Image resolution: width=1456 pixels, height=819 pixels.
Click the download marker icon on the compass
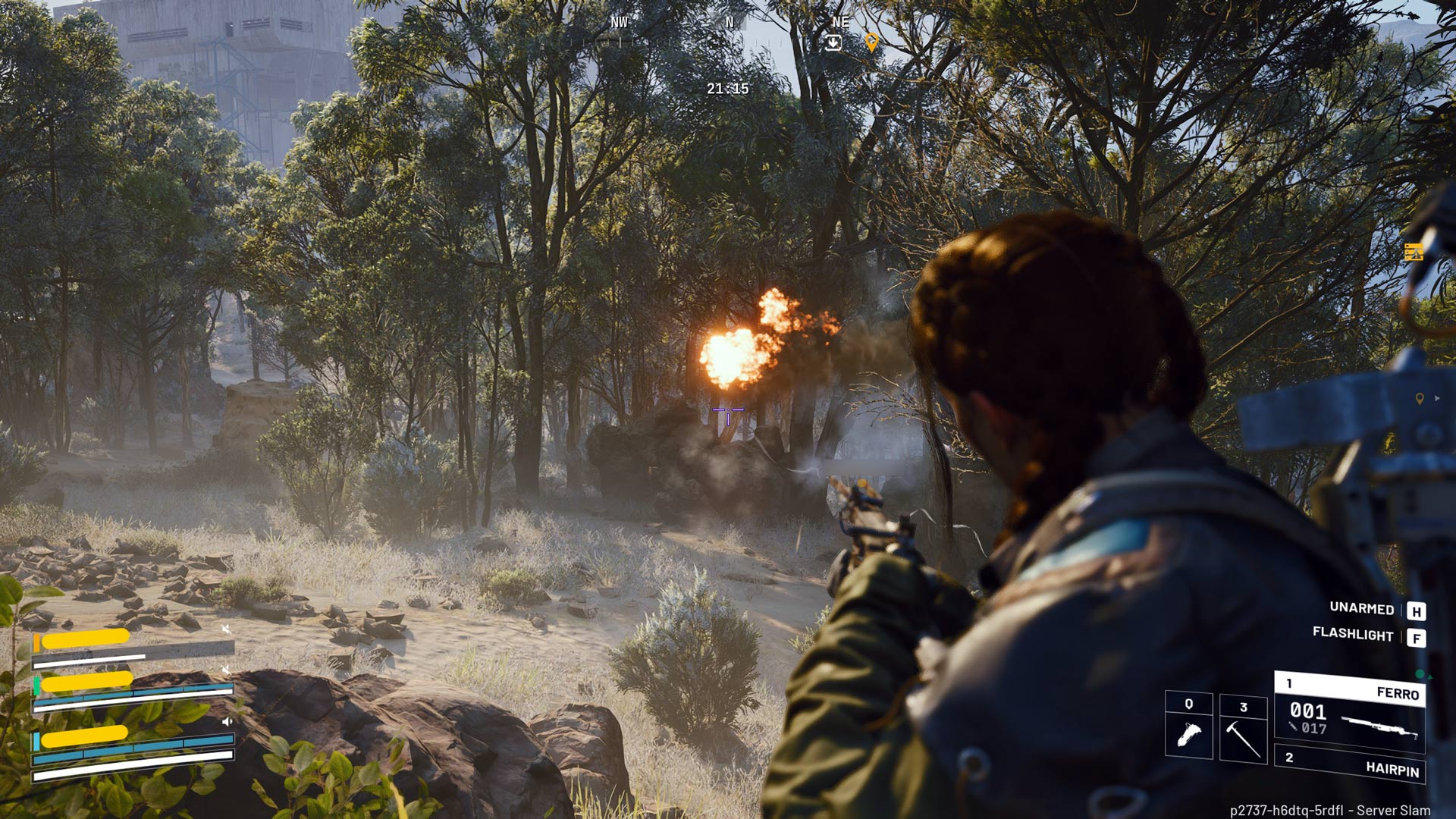pyautogui.click(x=834, y=42)
